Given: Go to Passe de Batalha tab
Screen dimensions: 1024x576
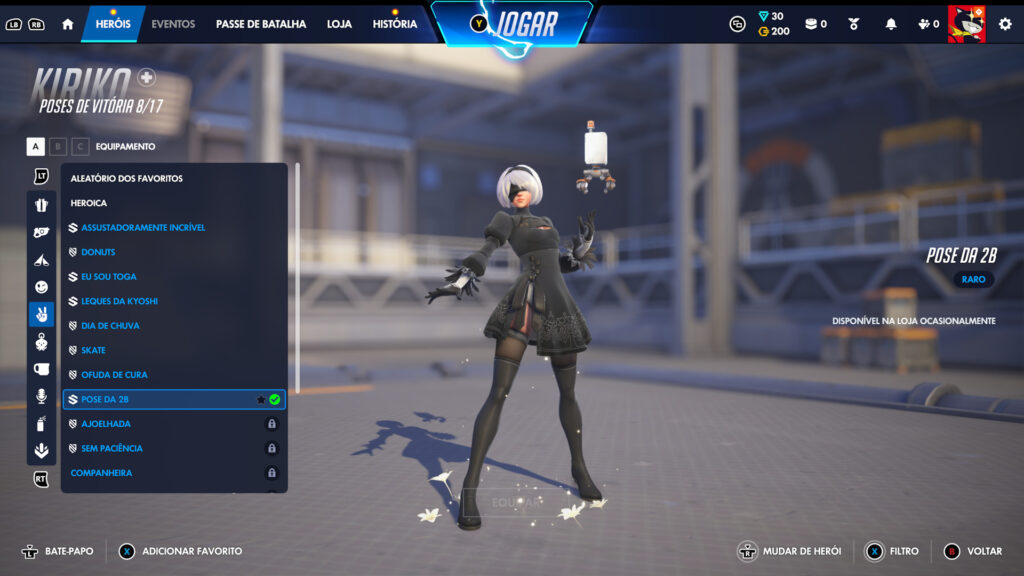Looking at the screenshot, I should pos(261,24).
